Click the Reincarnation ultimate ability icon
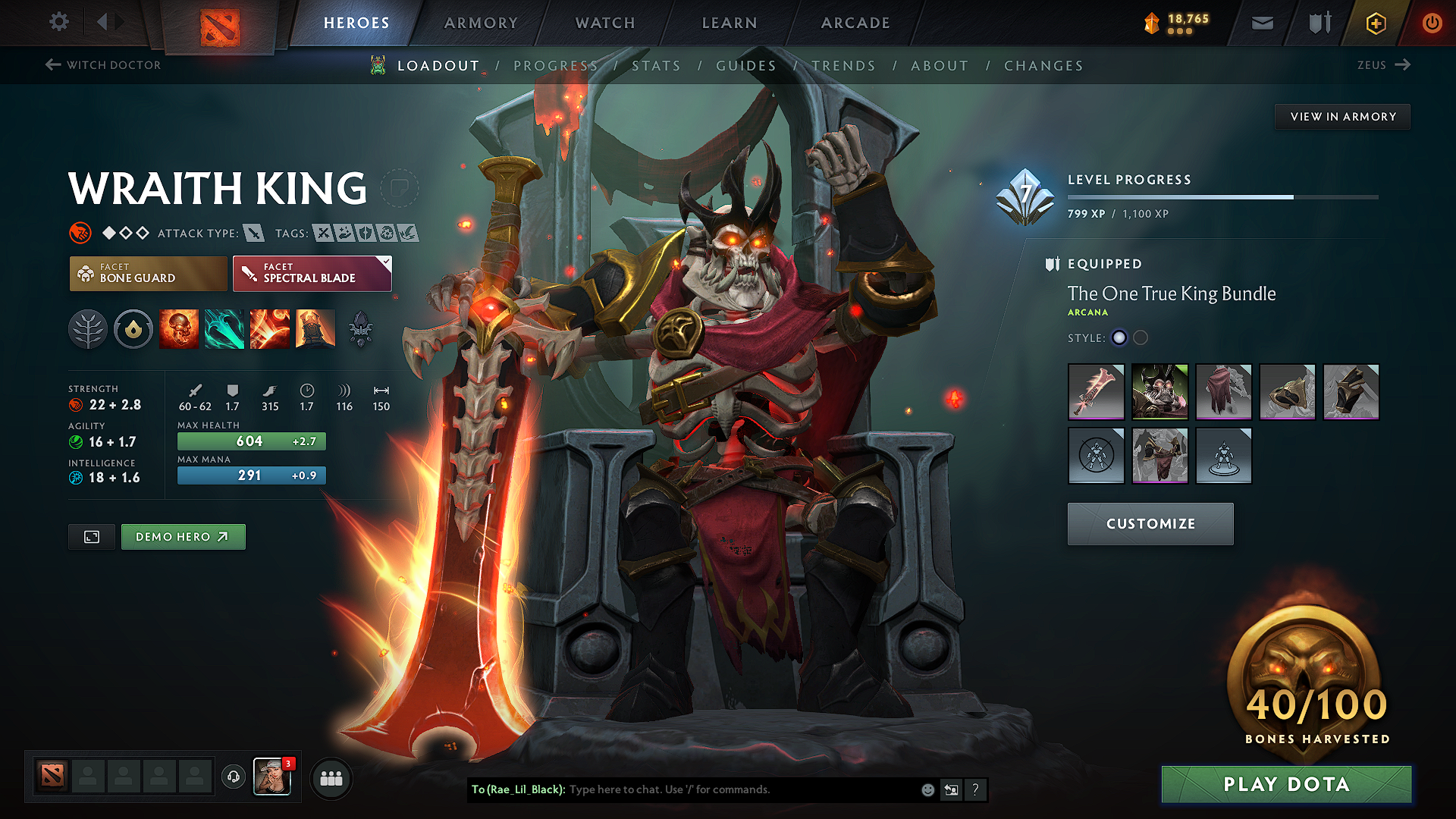This screenshot has height=819, width=1456. coord(315,329)
